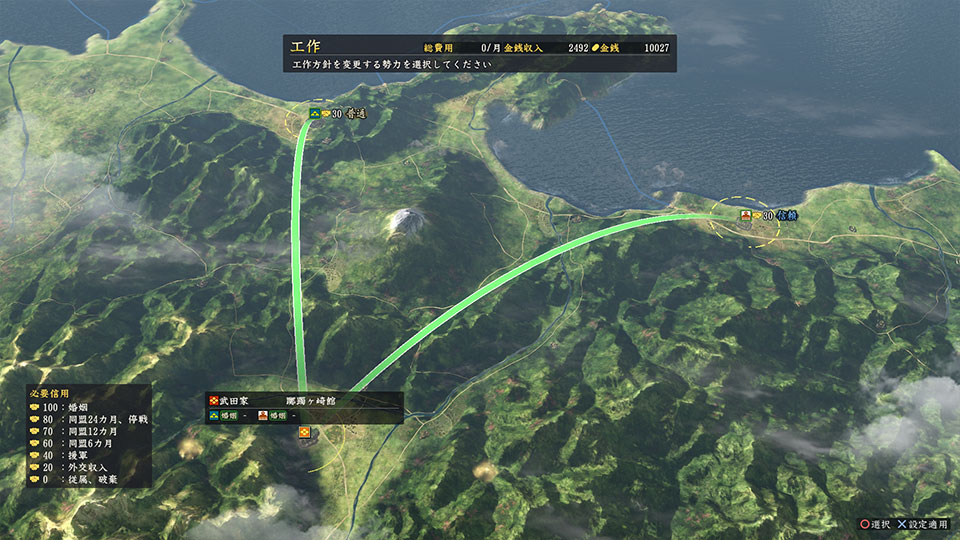Screen dimensions: 960x540
Task: Select the blue-crest 婚姻 entry in the Takeda panel
Action: 228,415
